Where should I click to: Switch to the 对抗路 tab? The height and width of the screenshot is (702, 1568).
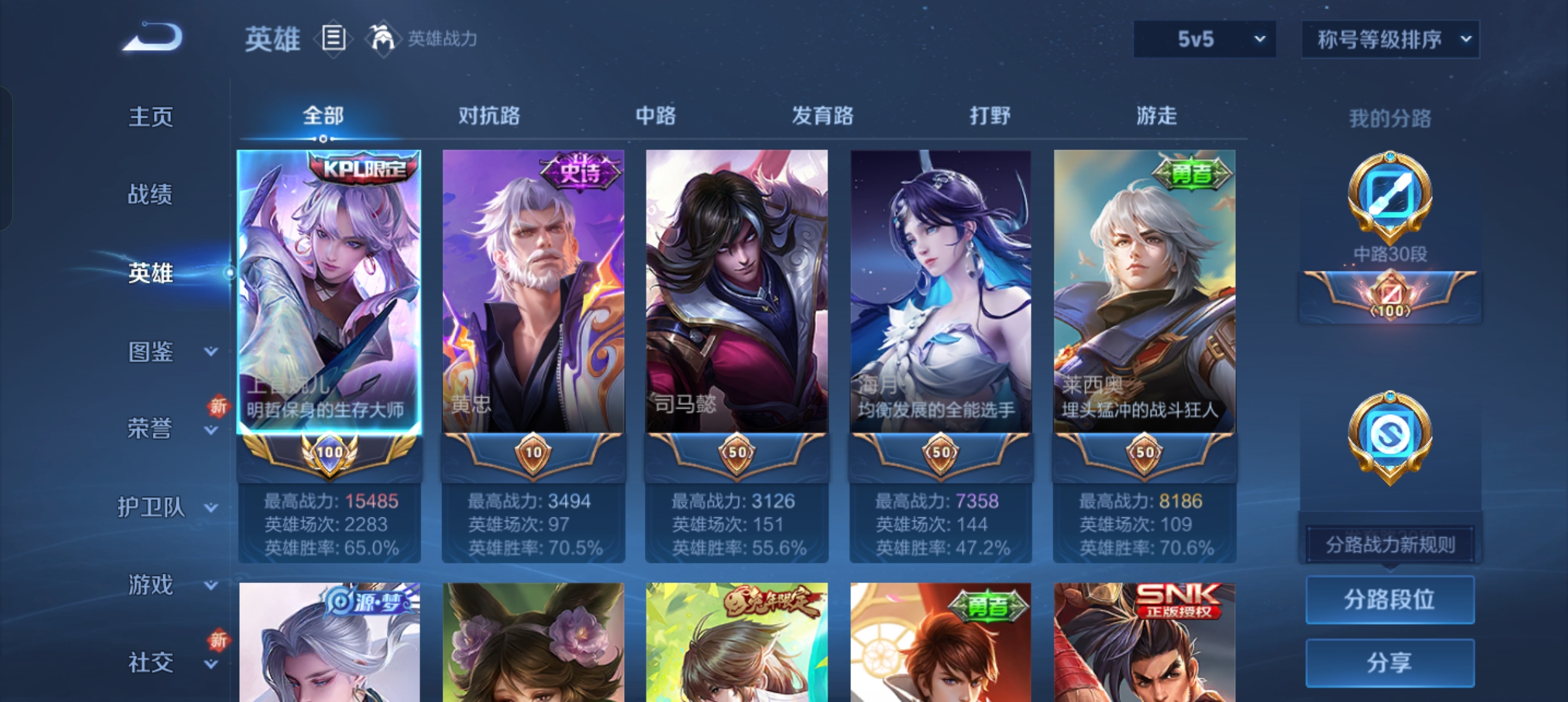[490, 116]
